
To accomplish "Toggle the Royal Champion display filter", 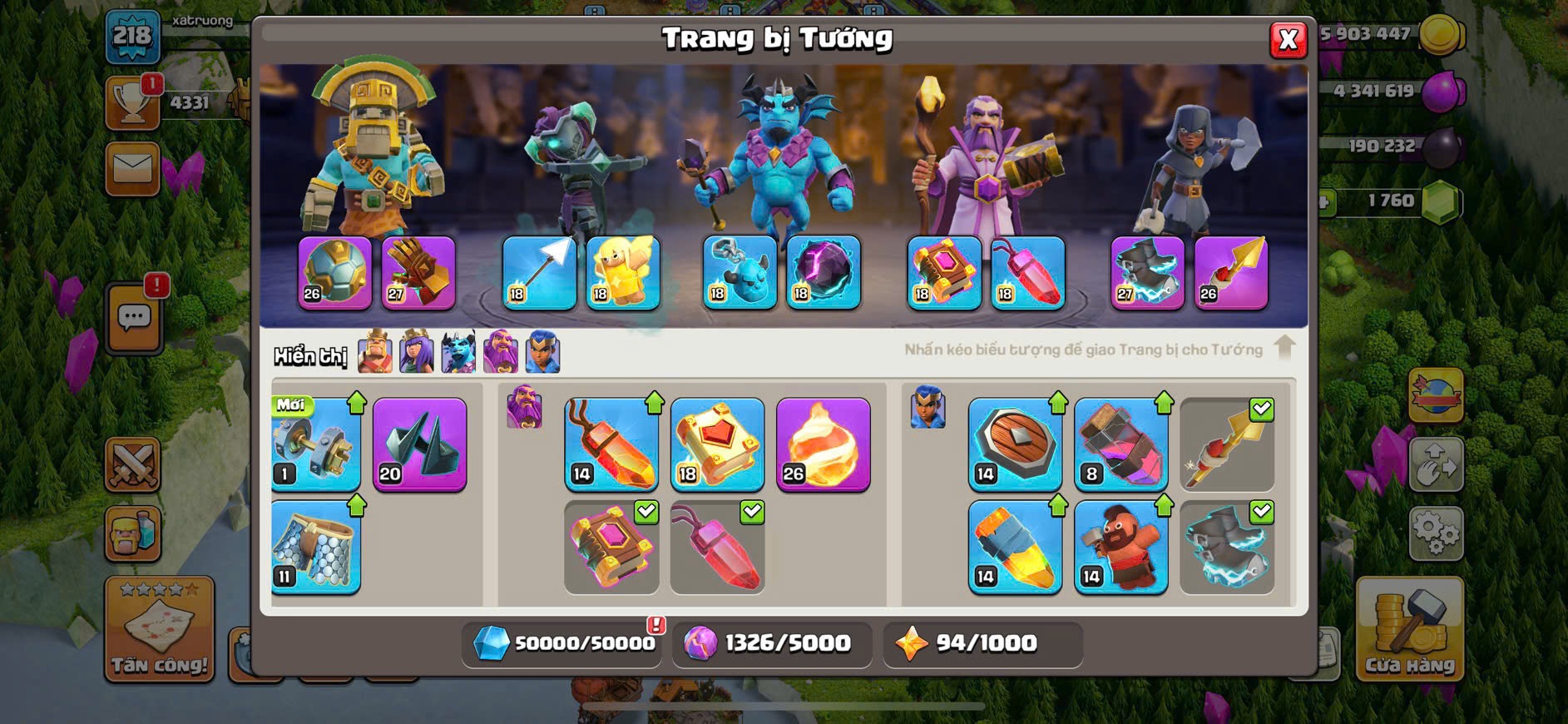I will pos(542,352).
